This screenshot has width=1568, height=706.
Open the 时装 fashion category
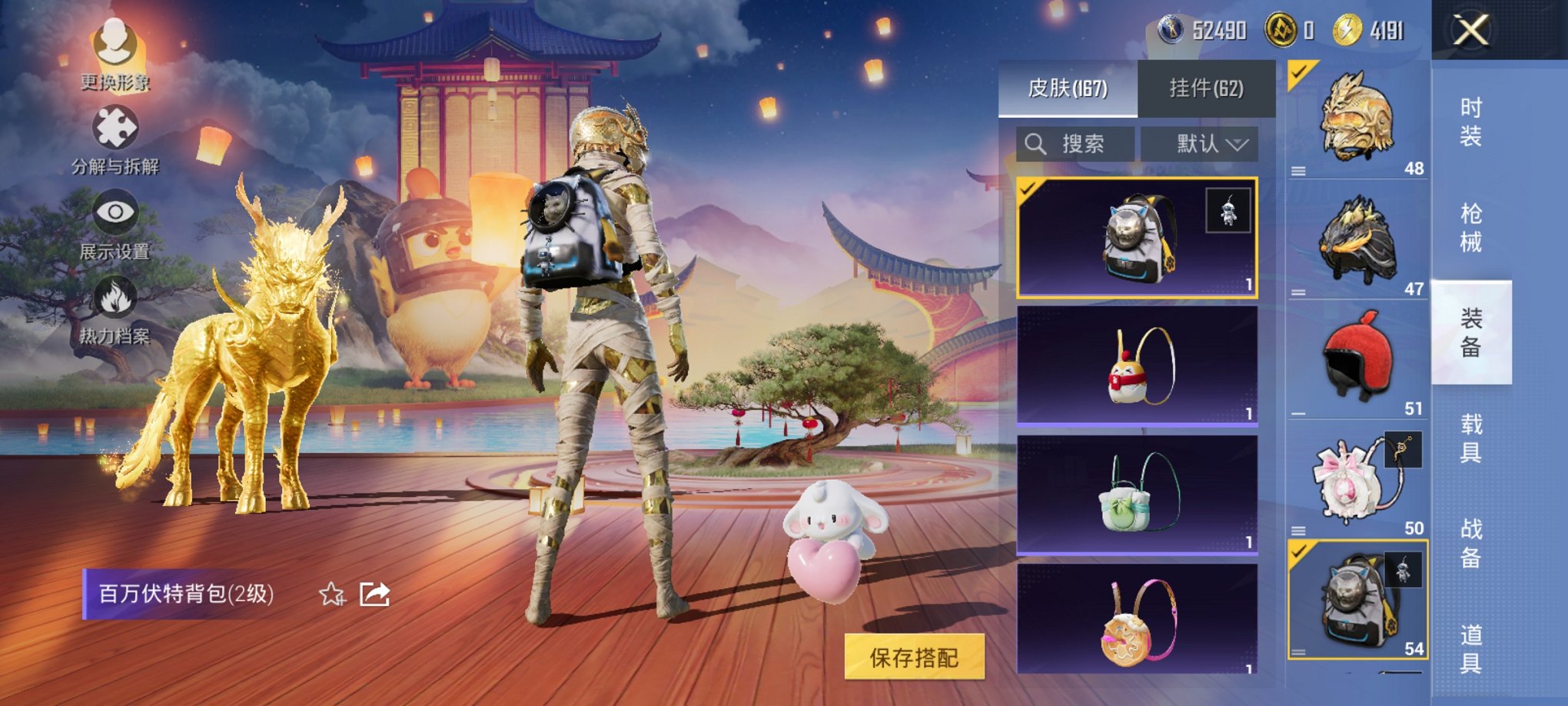[x=1470, y=123]
